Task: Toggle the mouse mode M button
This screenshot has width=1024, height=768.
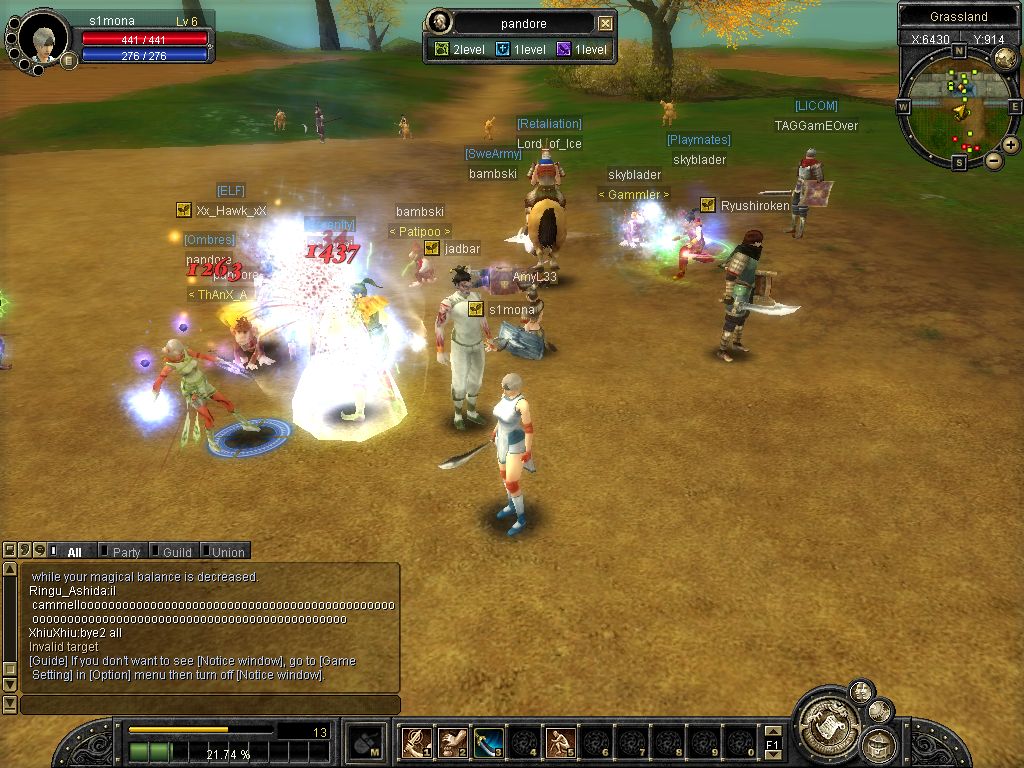Action: tap(367, 742)
